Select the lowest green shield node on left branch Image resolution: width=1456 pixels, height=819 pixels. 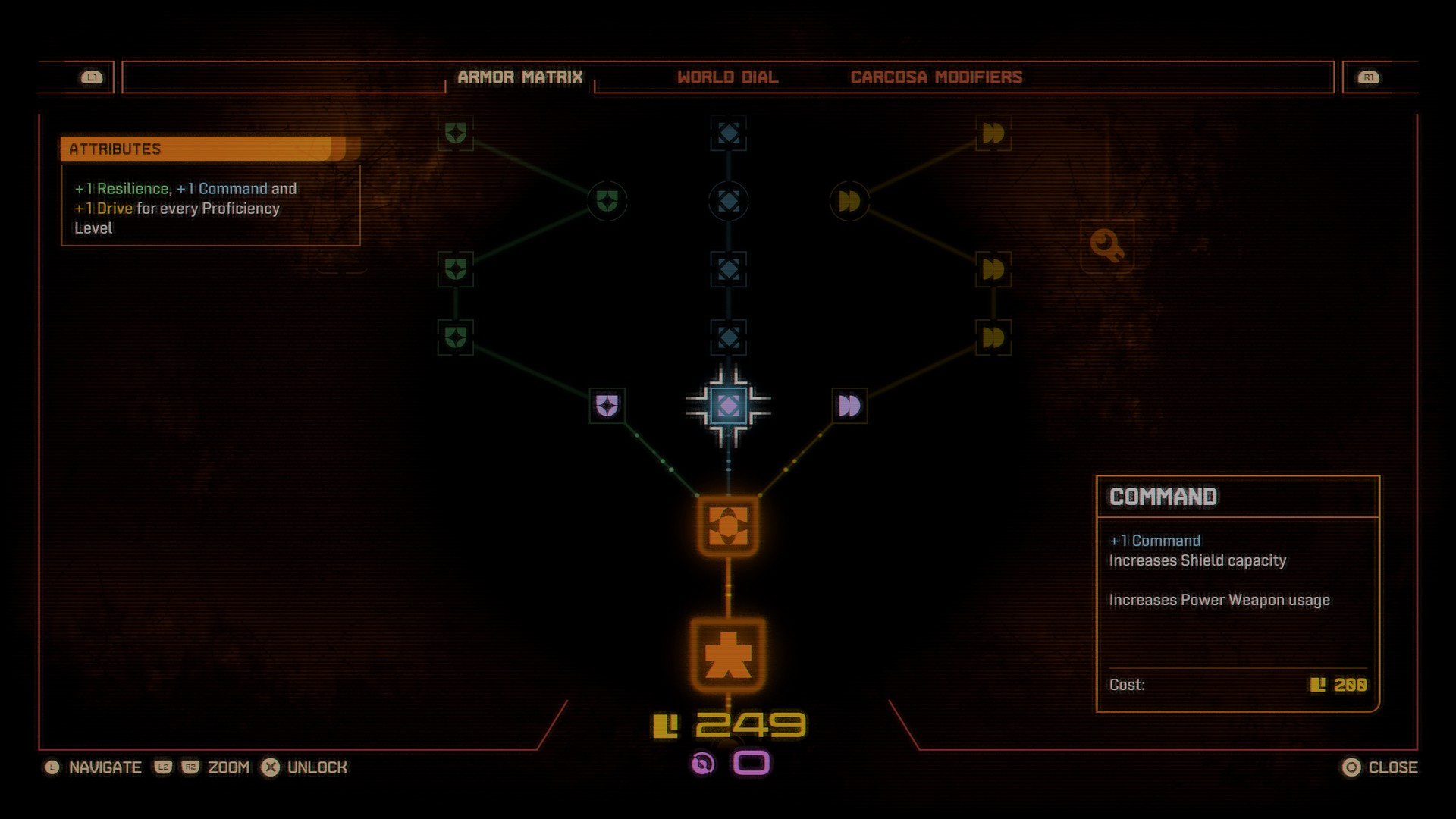pos(455,336)
